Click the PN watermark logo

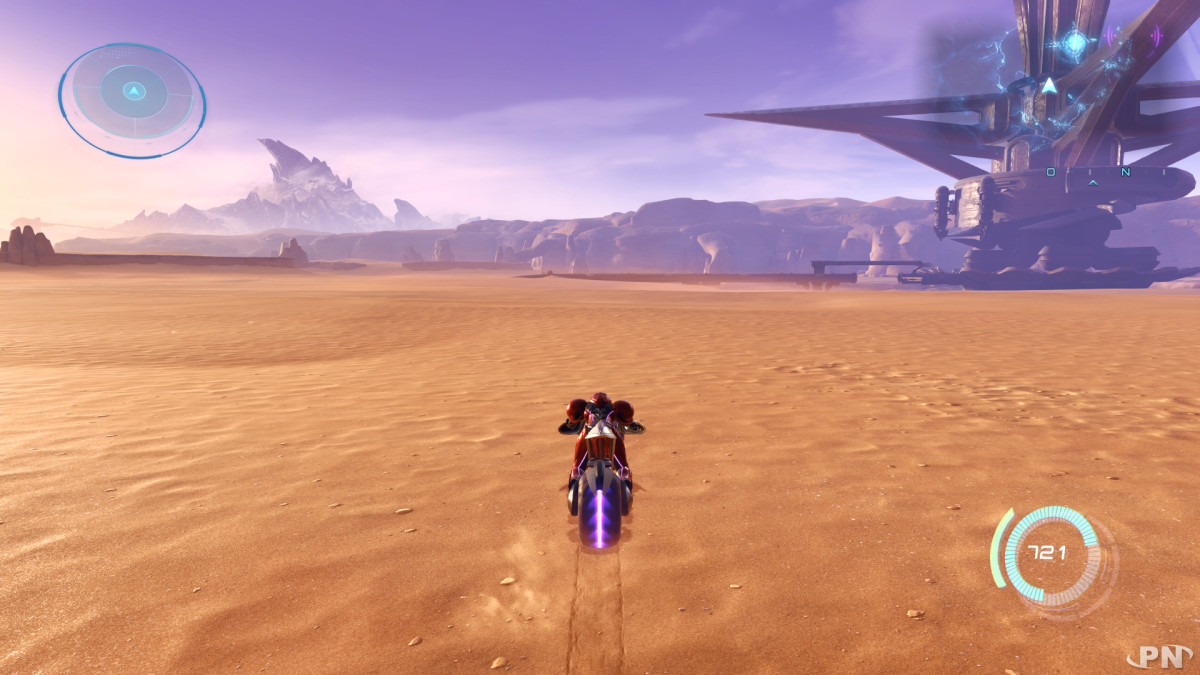pyautogui.click(x=1159, y=657)
